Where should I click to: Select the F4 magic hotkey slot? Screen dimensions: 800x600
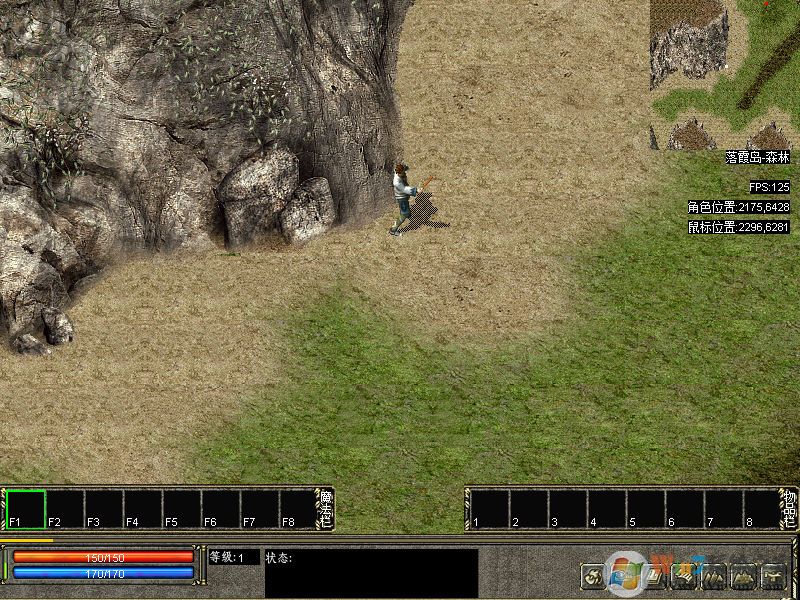[x=143, y=509]
